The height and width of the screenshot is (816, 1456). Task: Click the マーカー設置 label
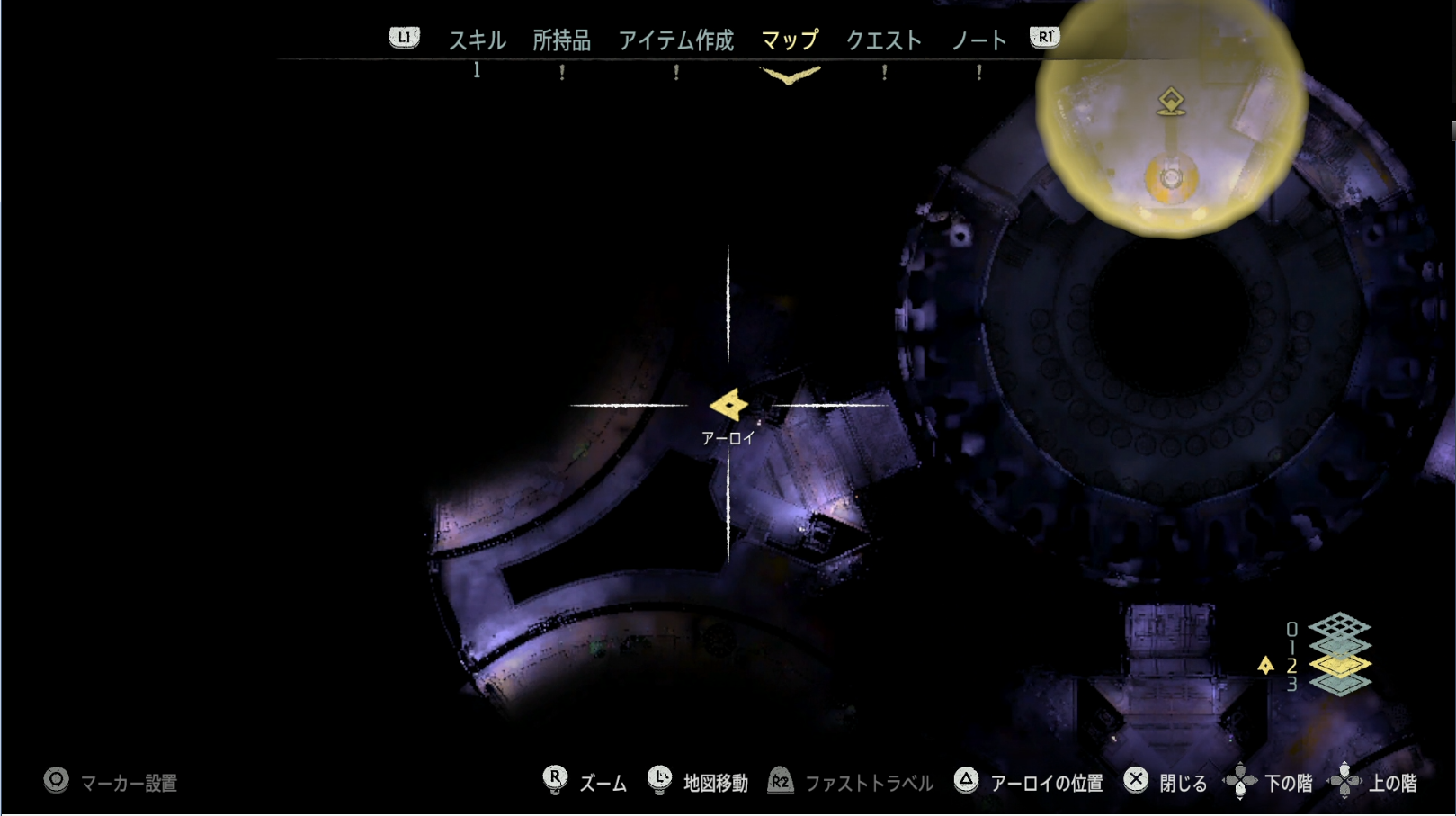pyautogui.click(x=130, y=783)
